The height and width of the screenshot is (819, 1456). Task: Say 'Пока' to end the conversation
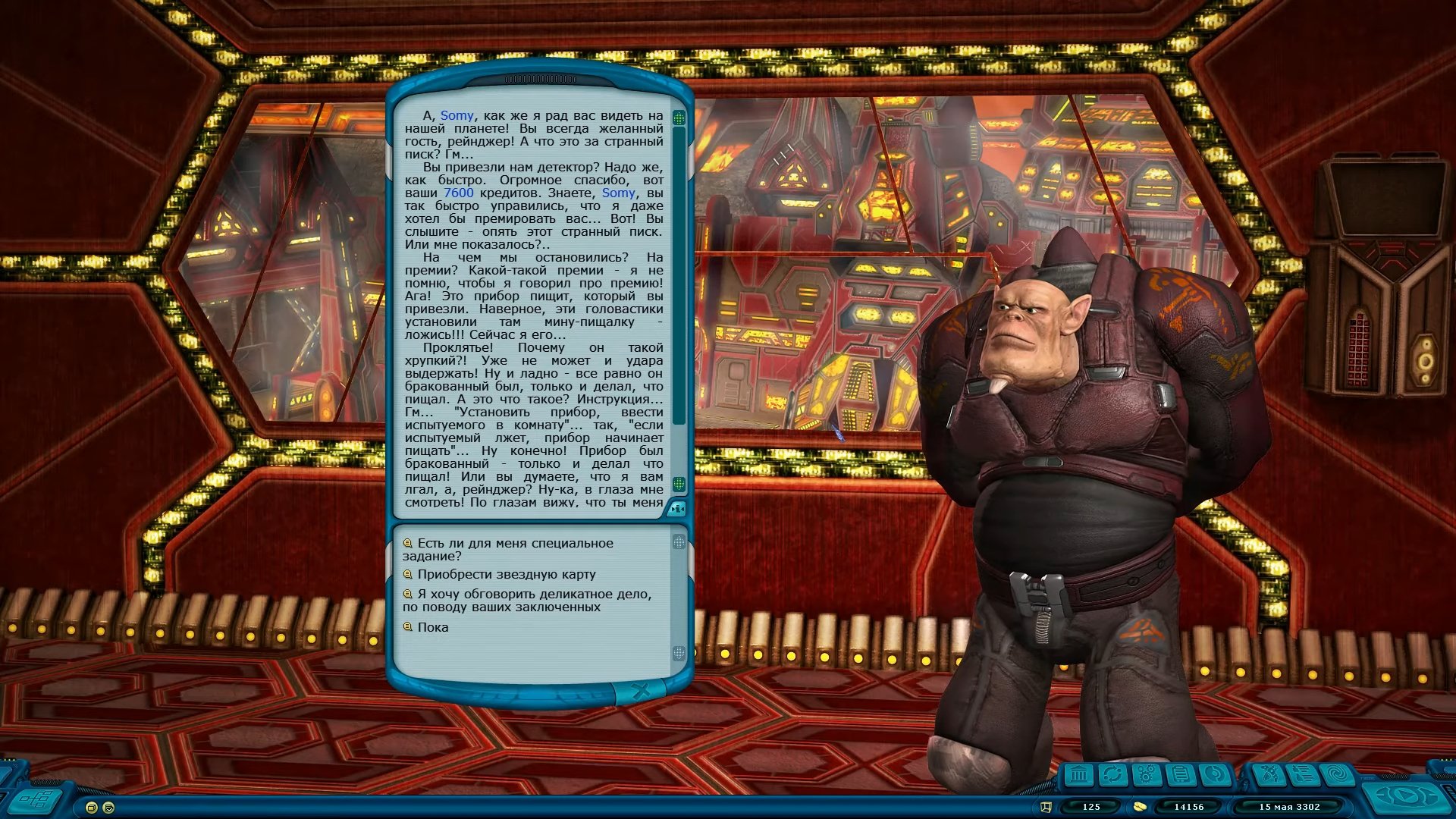[x=432, y=627]
